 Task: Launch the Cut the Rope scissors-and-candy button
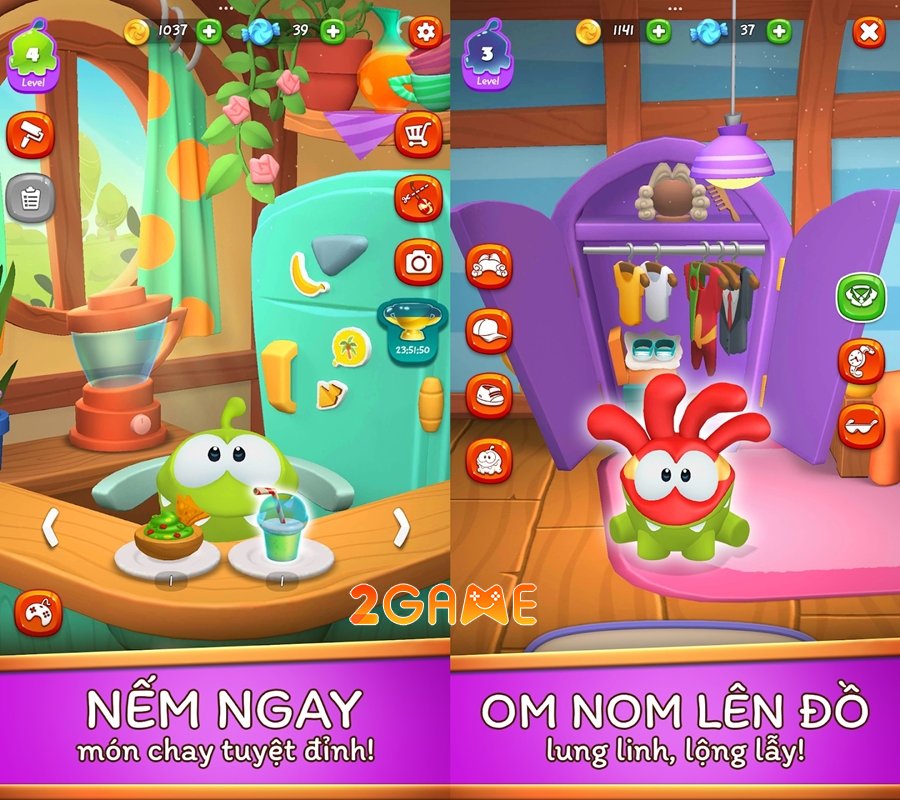418,198
